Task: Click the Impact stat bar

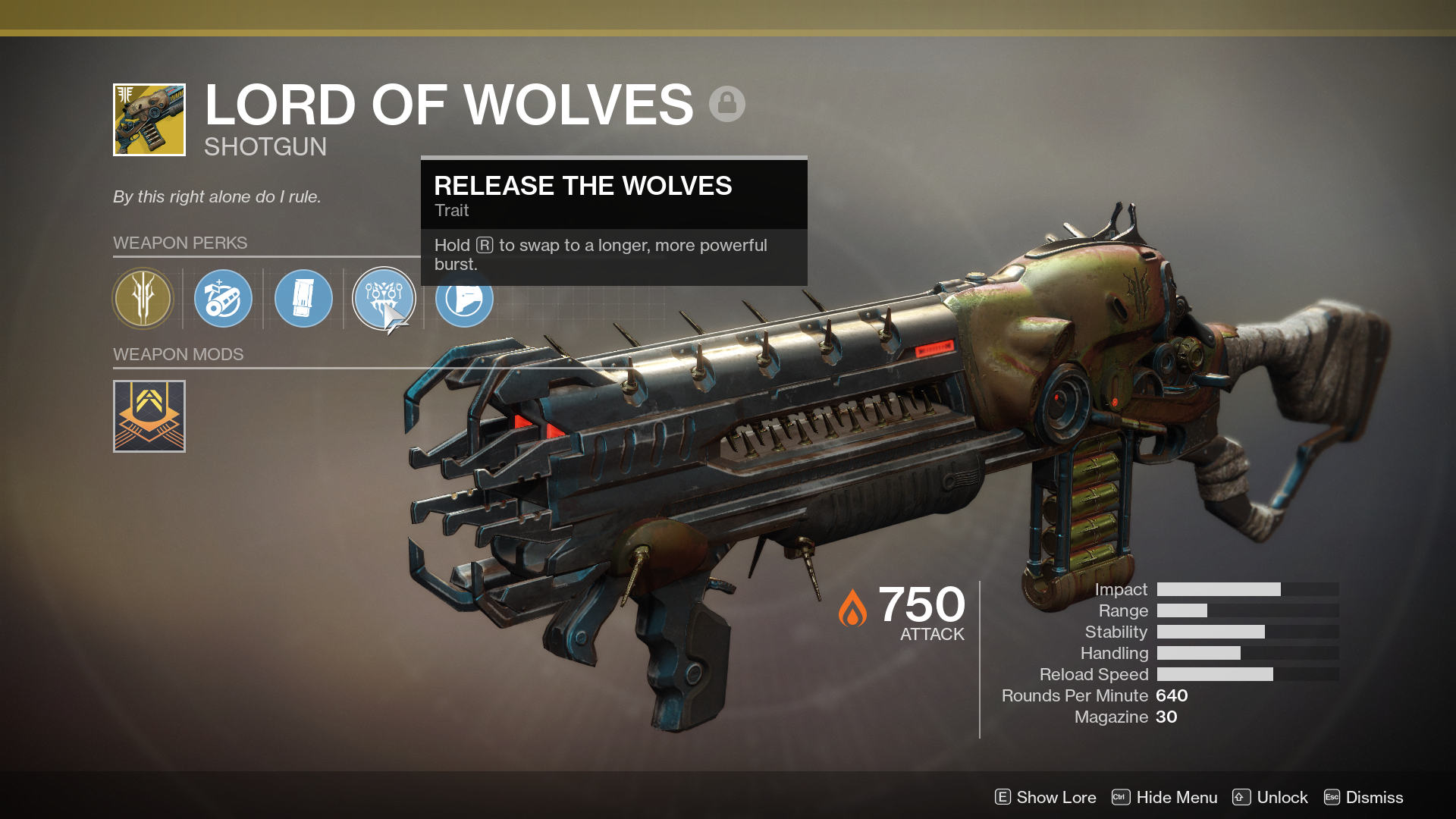Action: pos(1247,588)
